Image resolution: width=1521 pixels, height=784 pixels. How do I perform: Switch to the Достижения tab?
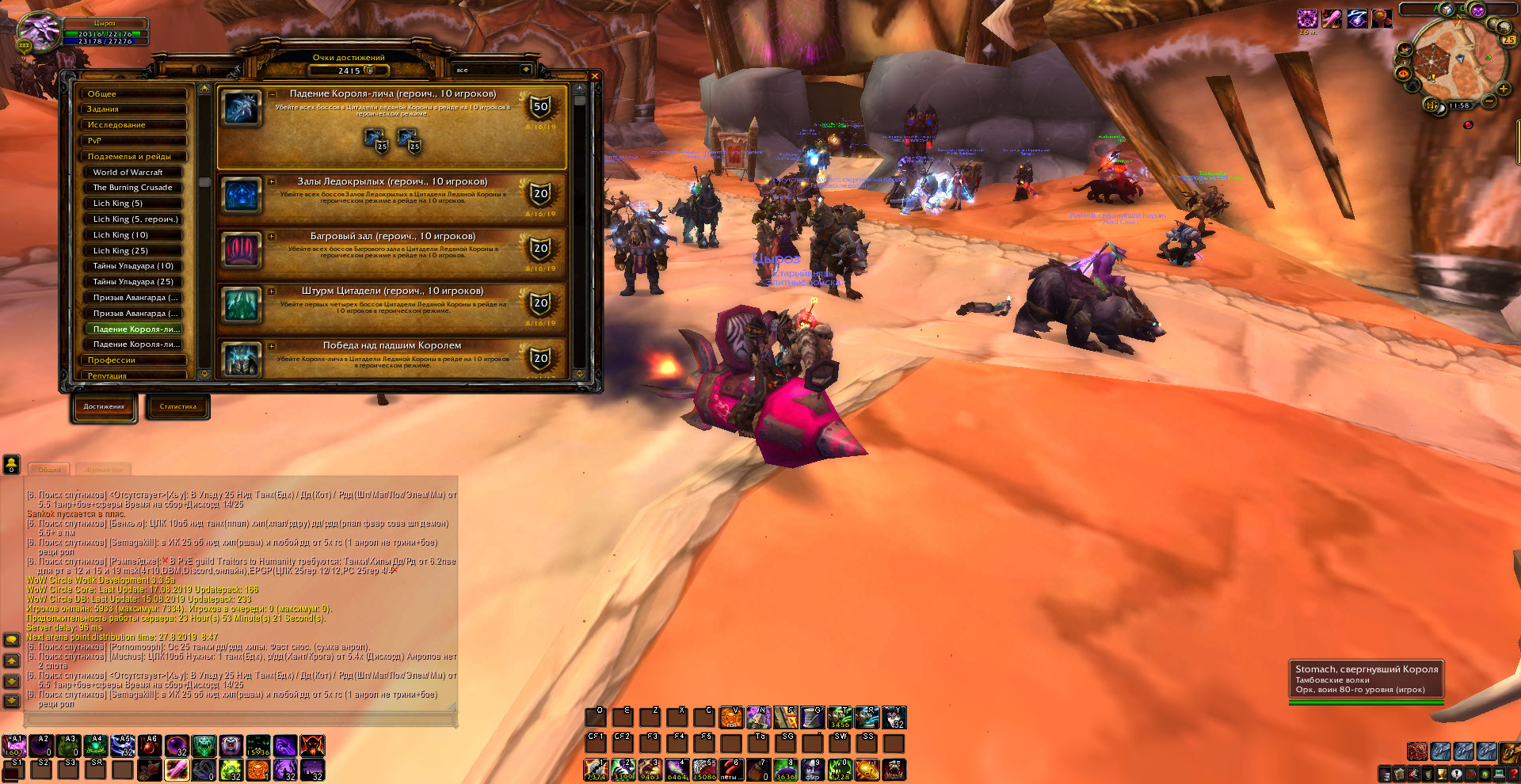pos(104,407)
